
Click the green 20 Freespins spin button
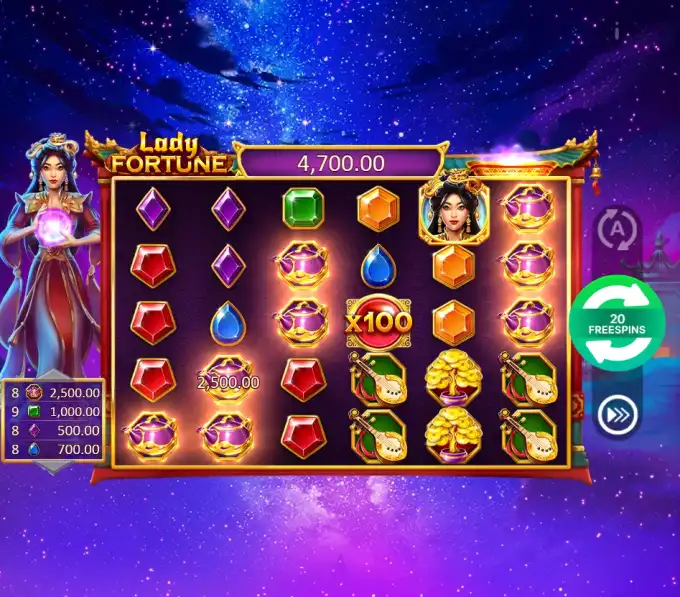pos(617,323)
